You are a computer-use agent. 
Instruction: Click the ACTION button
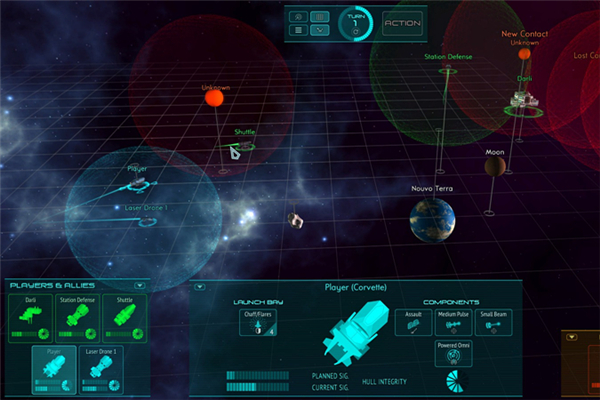402,23
